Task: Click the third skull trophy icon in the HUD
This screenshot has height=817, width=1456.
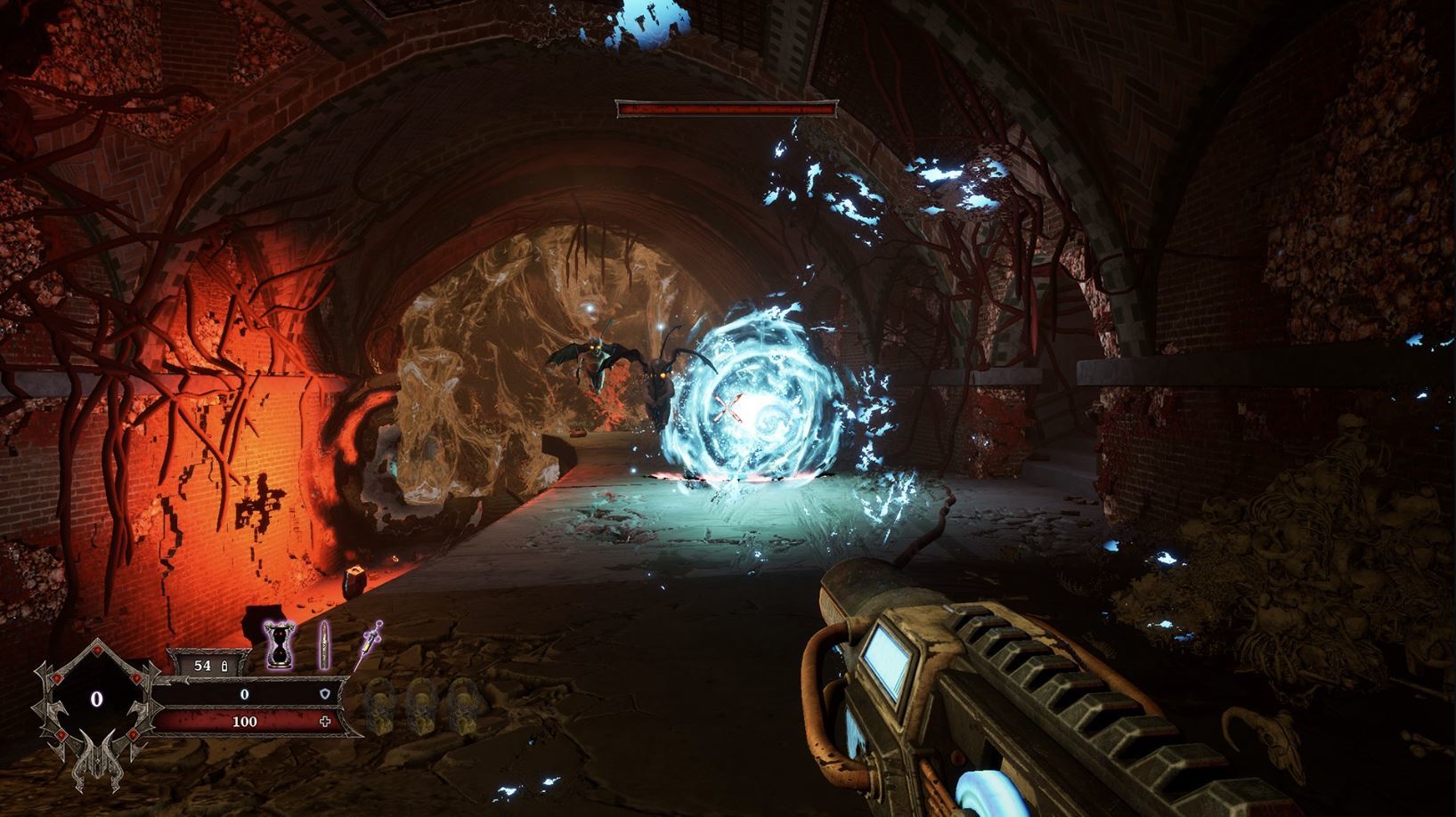Action: (x=465, y=706)
